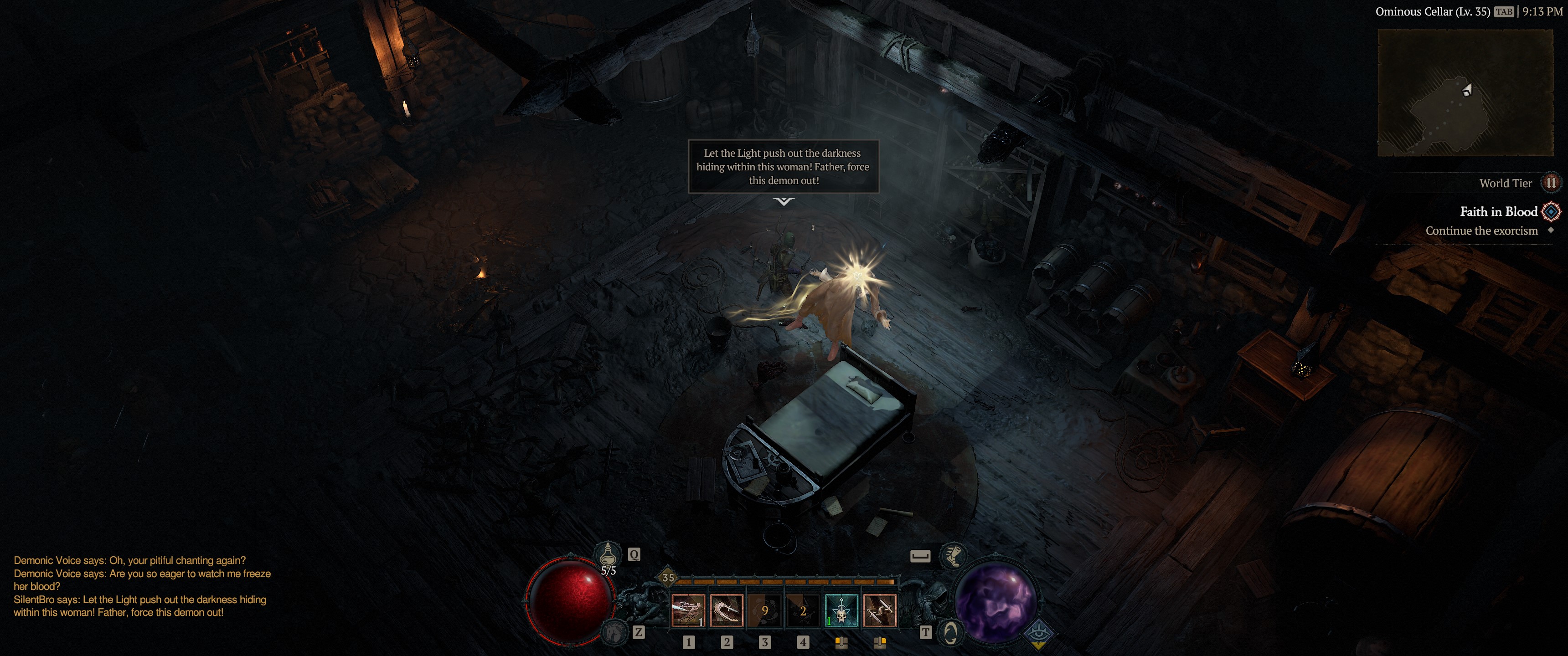This screenshot has height=656, width=1568.
Task: Select the swirling skill on cooldown showing 9
Action: coord(764,610)
